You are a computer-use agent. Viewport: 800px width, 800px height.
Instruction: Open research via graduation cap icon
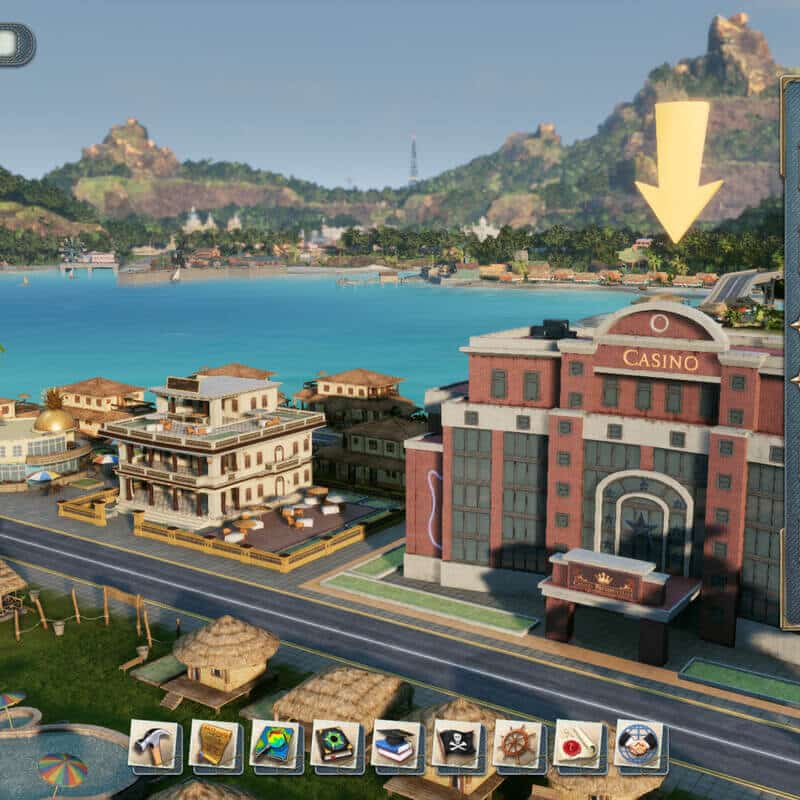[x=396, y=744]
